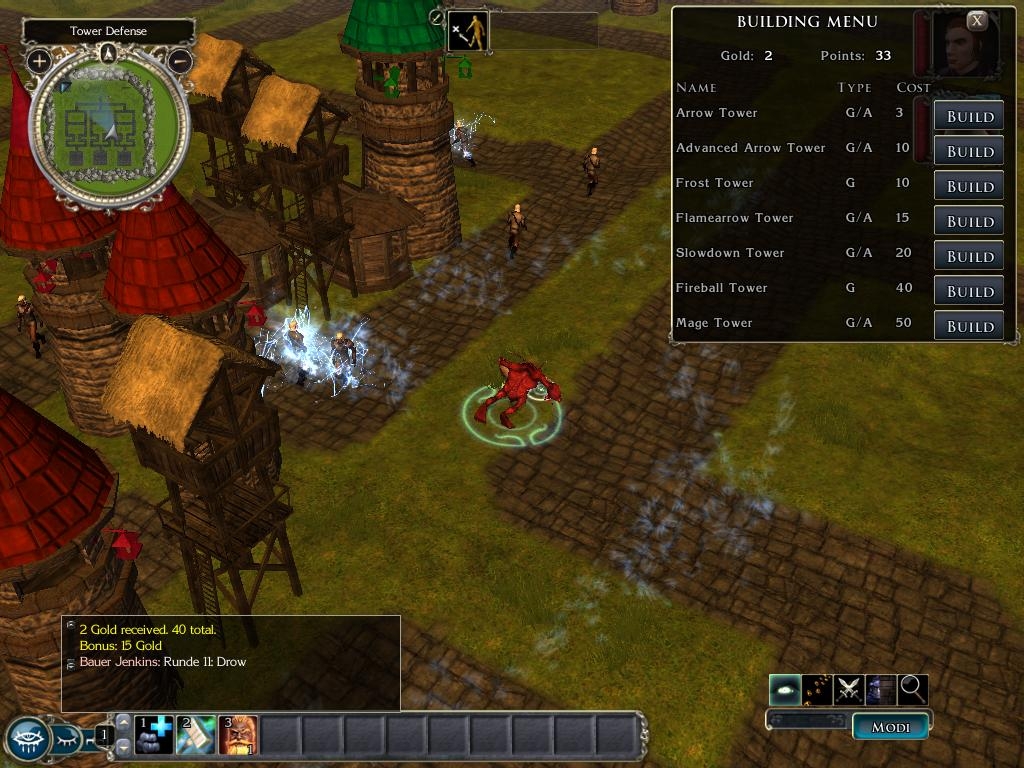Select the glowing eye mode icon
This screenshot has height=768, width=1024.
tap(785, 689)
